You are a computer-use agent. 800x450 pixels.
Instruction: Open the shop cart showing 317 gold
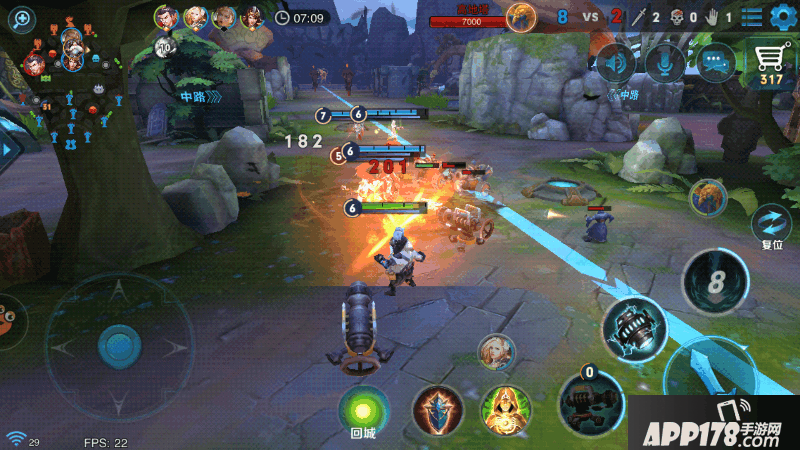click(770, 64)
